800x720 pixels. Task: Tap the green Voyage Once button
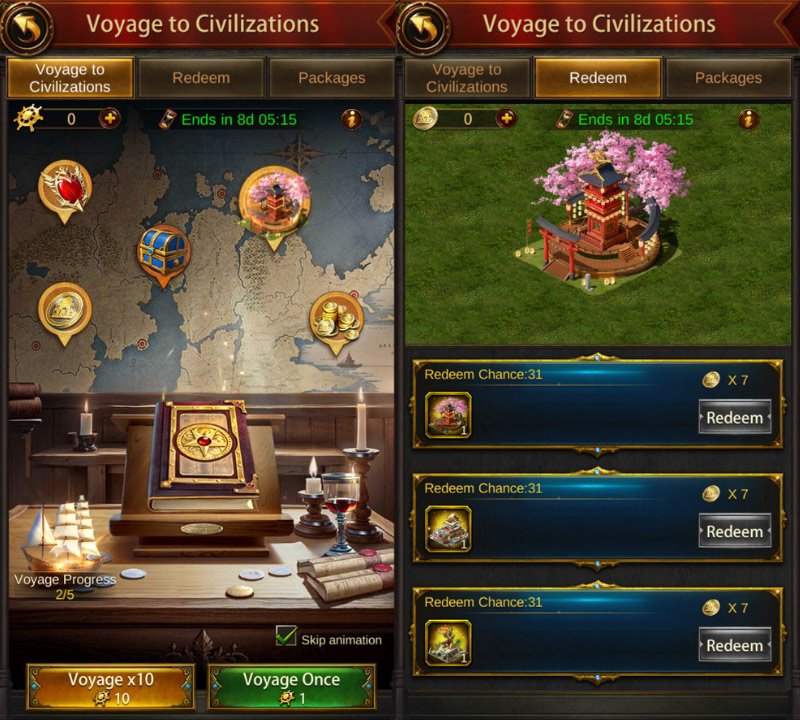coord(291,687)
